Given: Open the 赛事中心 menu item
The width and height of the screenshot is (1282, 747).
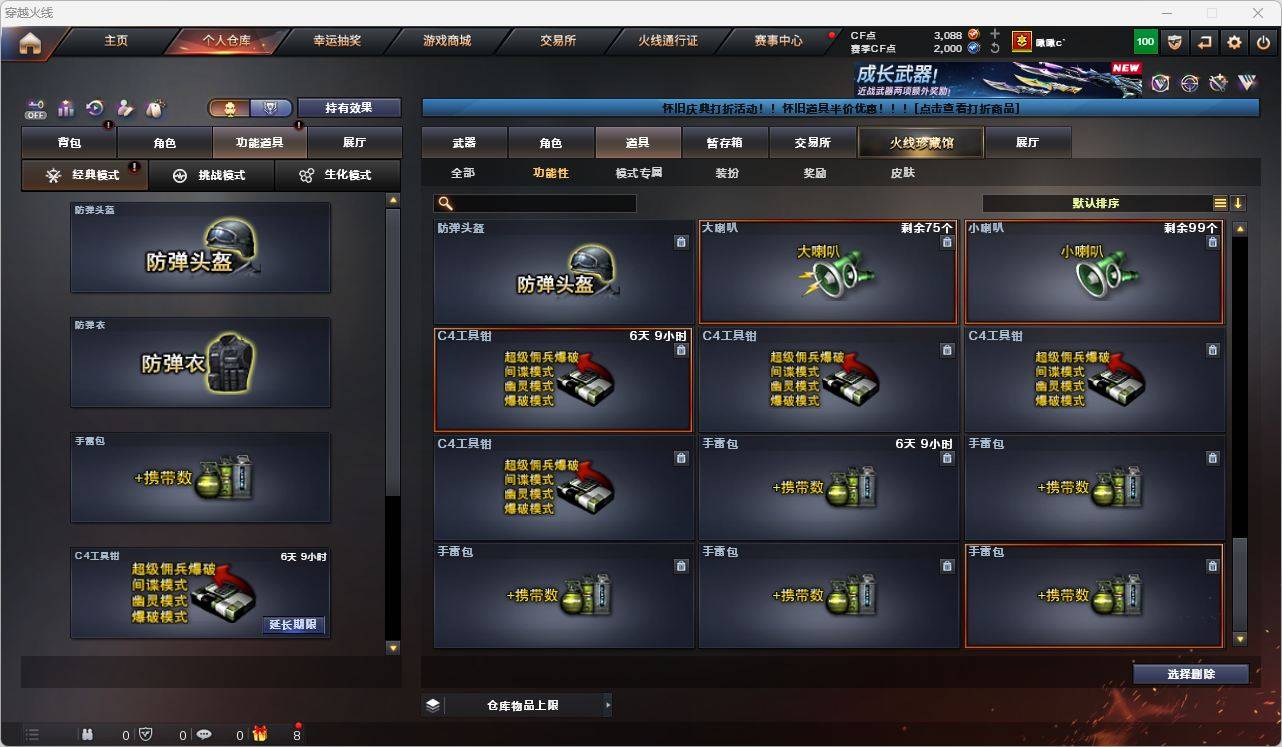Looking at the screenshot, I should point(779,40).
